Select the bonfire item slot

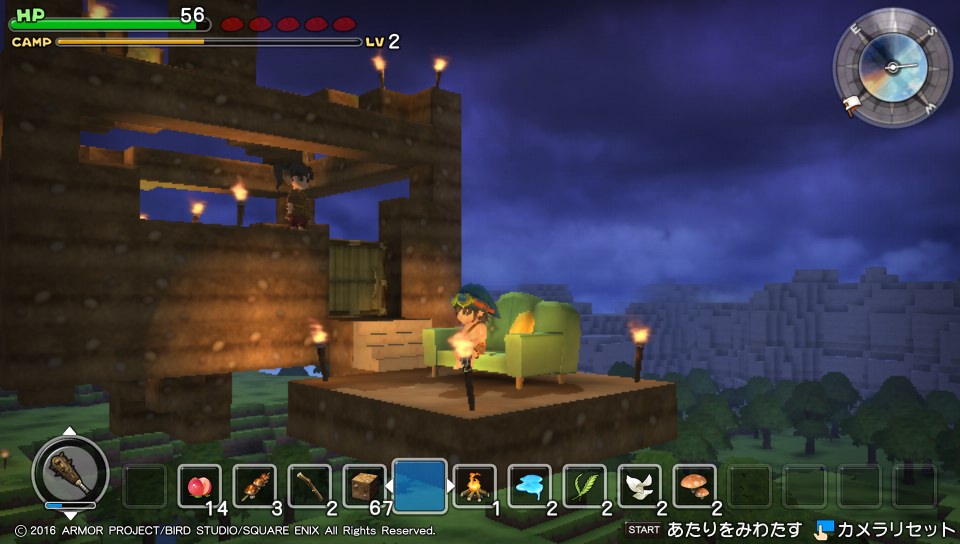click(x=474, y=487)
